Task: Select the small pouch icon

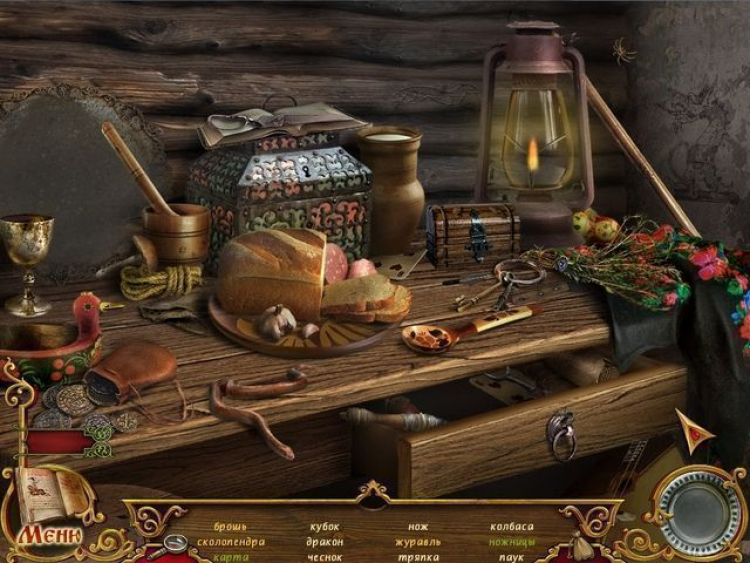Action: (x=578, y=546)
